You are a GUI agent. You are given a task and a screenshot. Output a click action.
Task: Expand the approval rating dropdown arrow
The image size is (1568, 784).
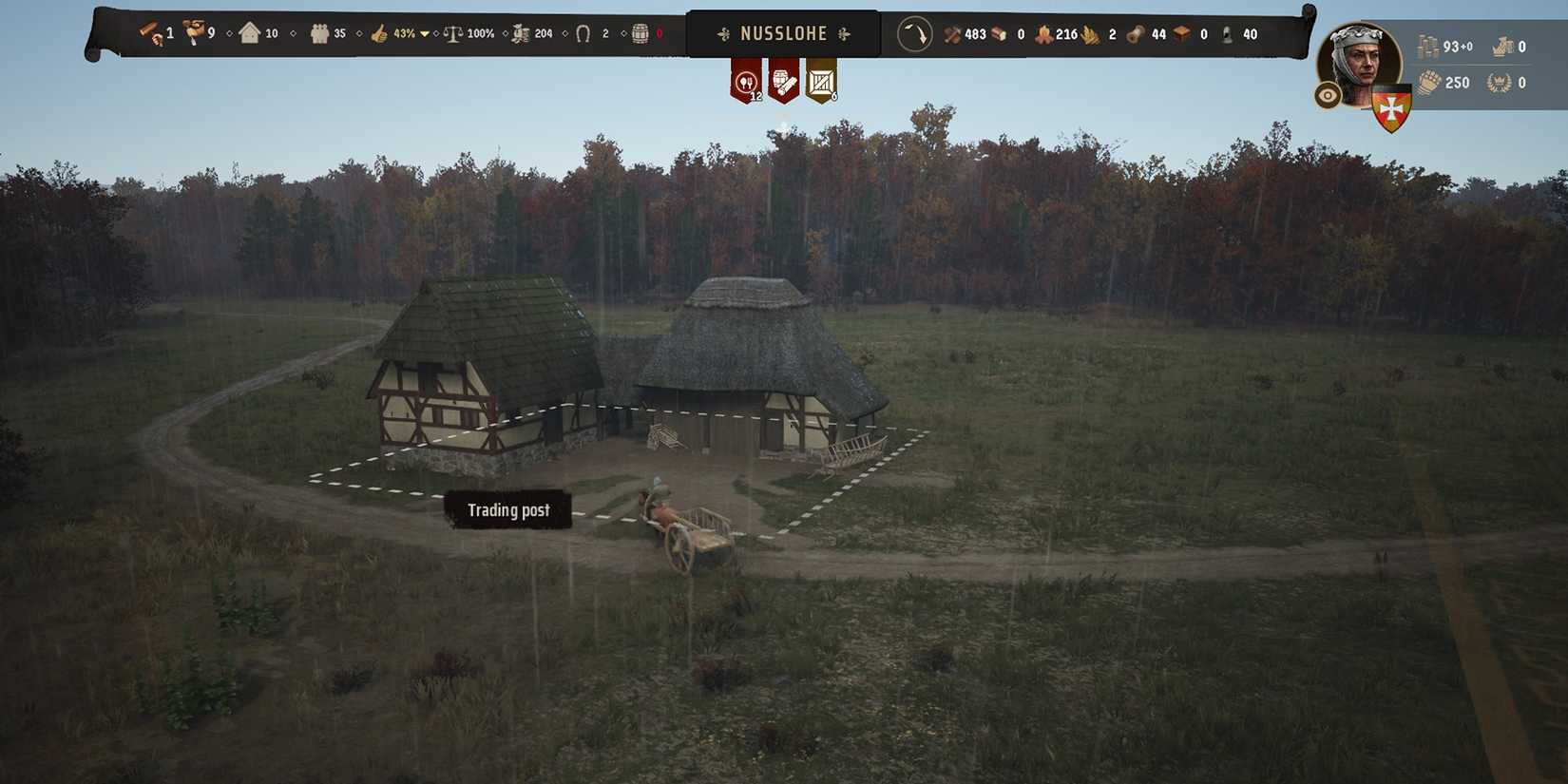click(x=425, y=32)
